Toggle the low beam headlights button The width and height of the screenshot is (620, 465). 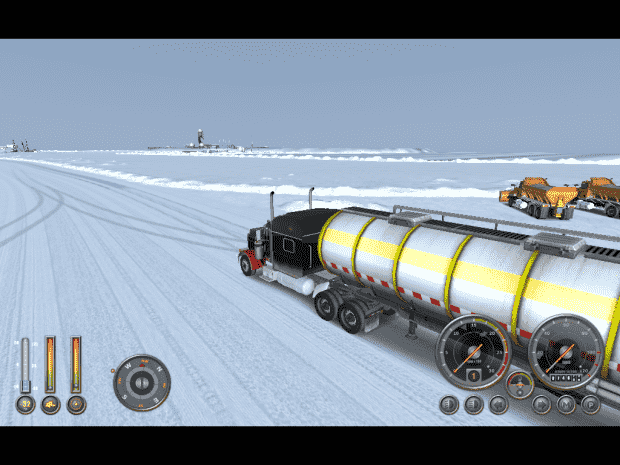(x=449, y=405)
